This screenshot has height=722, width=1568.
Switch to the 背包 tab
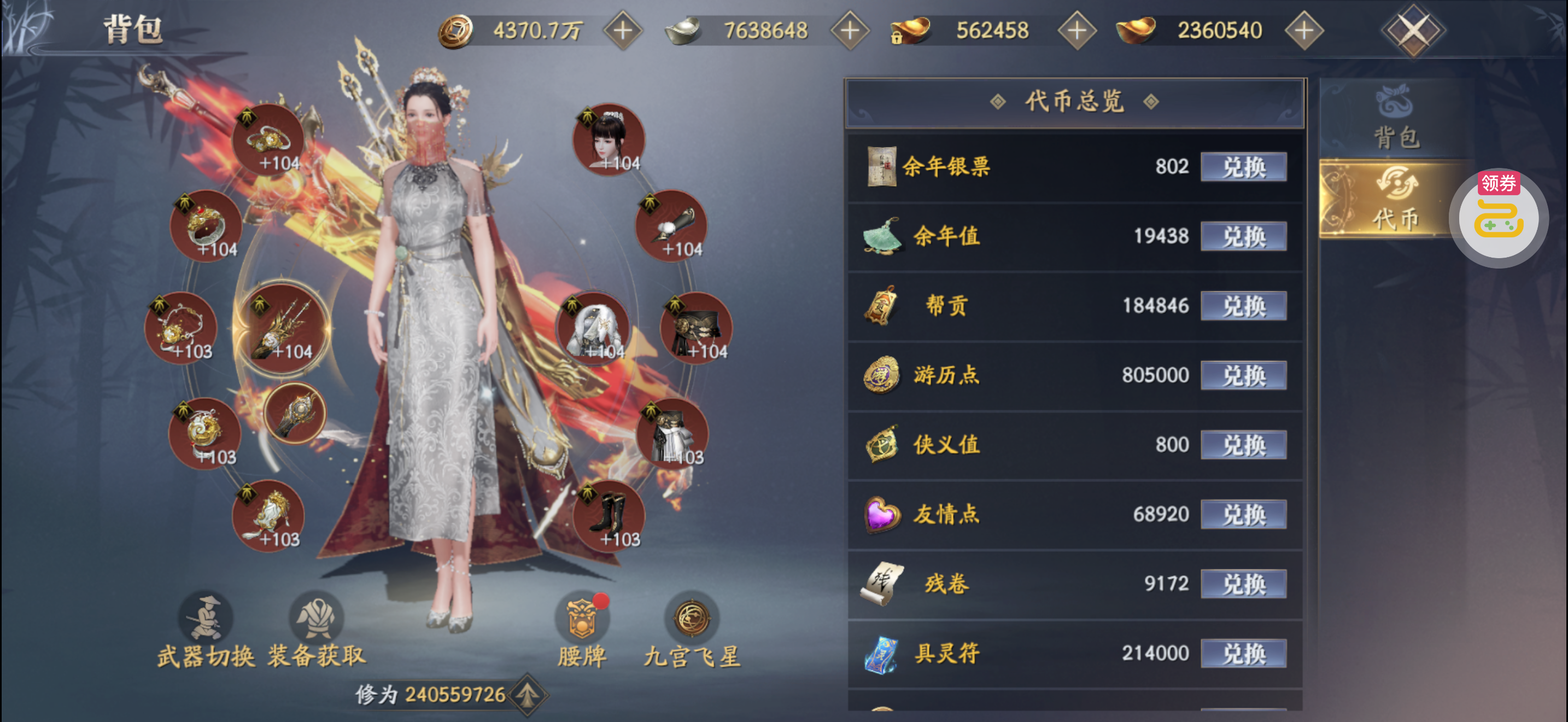[x=1396, y=118]
